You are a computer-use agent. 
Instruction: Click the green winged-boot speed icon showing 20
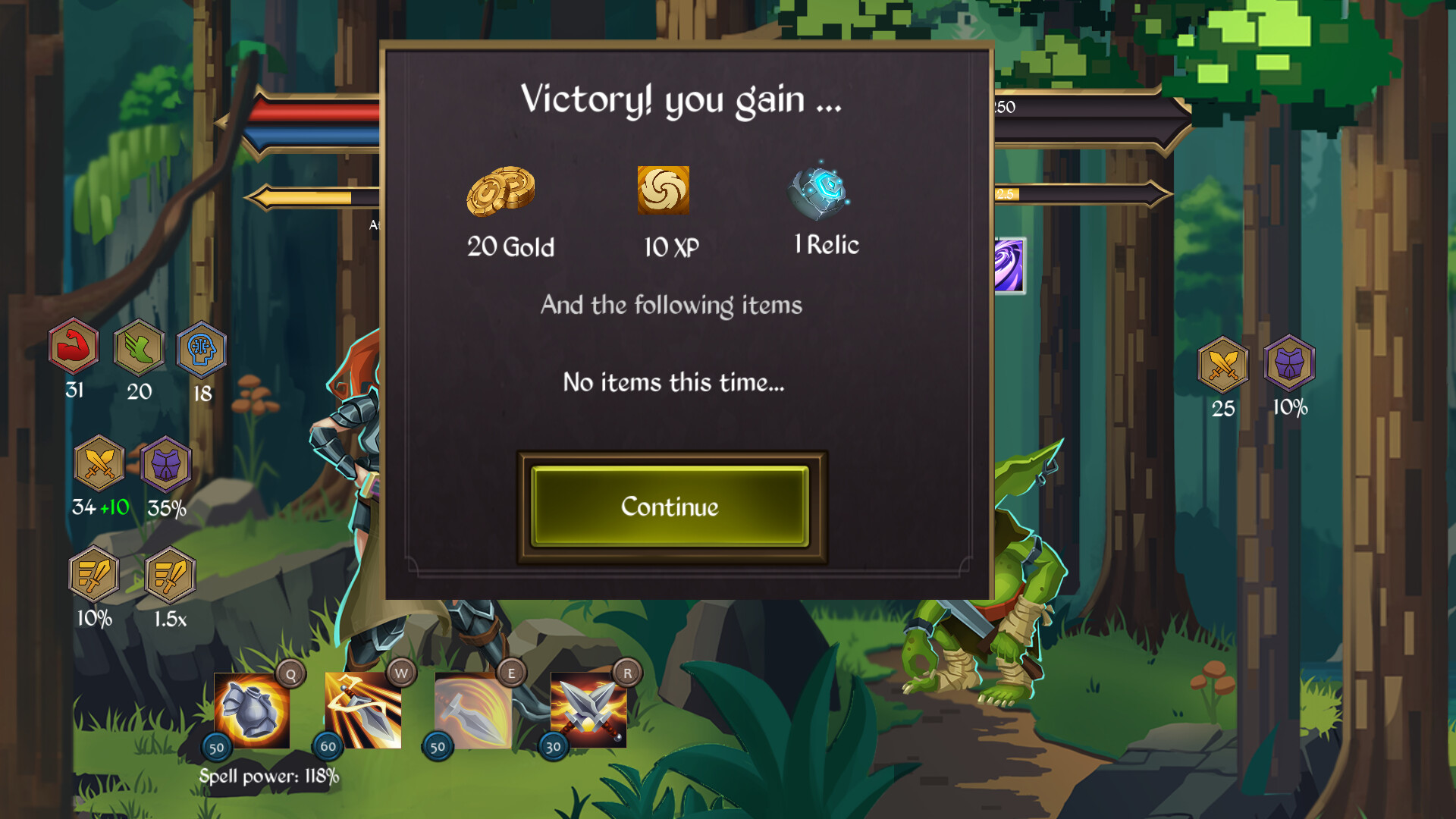[x=138, y=350]
